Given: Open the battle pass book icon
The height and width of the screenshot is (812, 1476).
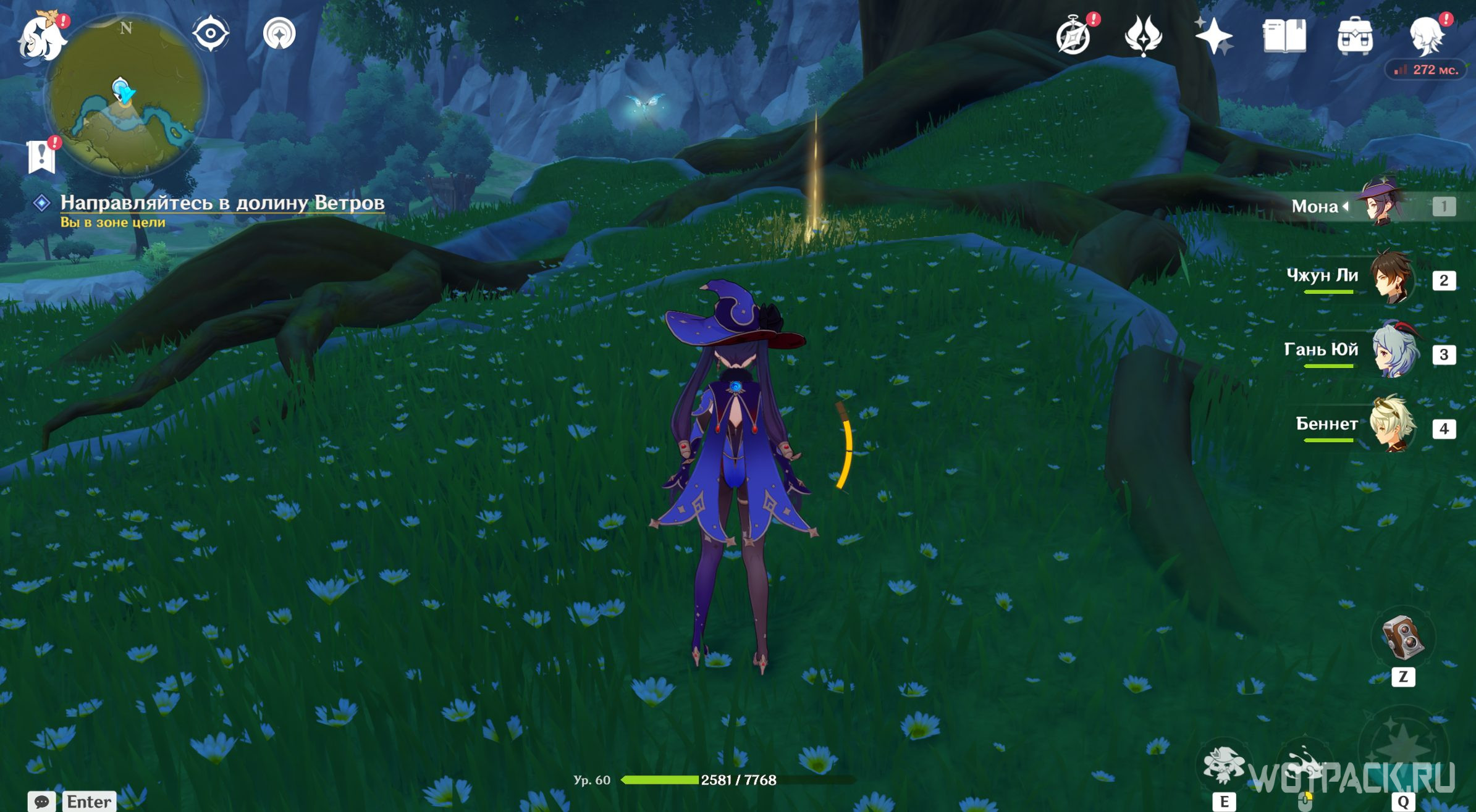Looking at the screenshot, I should (1284, 36).
